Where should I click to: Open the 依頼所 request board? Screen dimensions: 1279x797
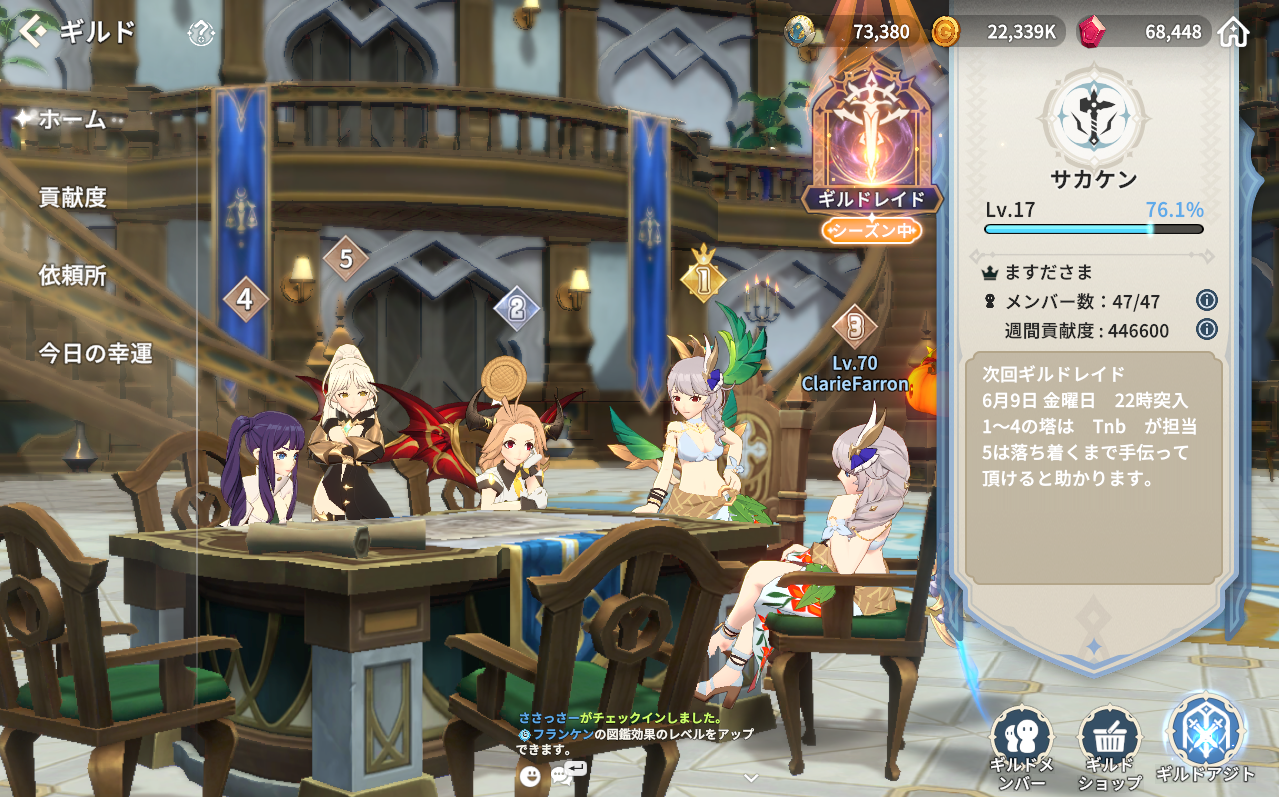[x=72, y=275]
